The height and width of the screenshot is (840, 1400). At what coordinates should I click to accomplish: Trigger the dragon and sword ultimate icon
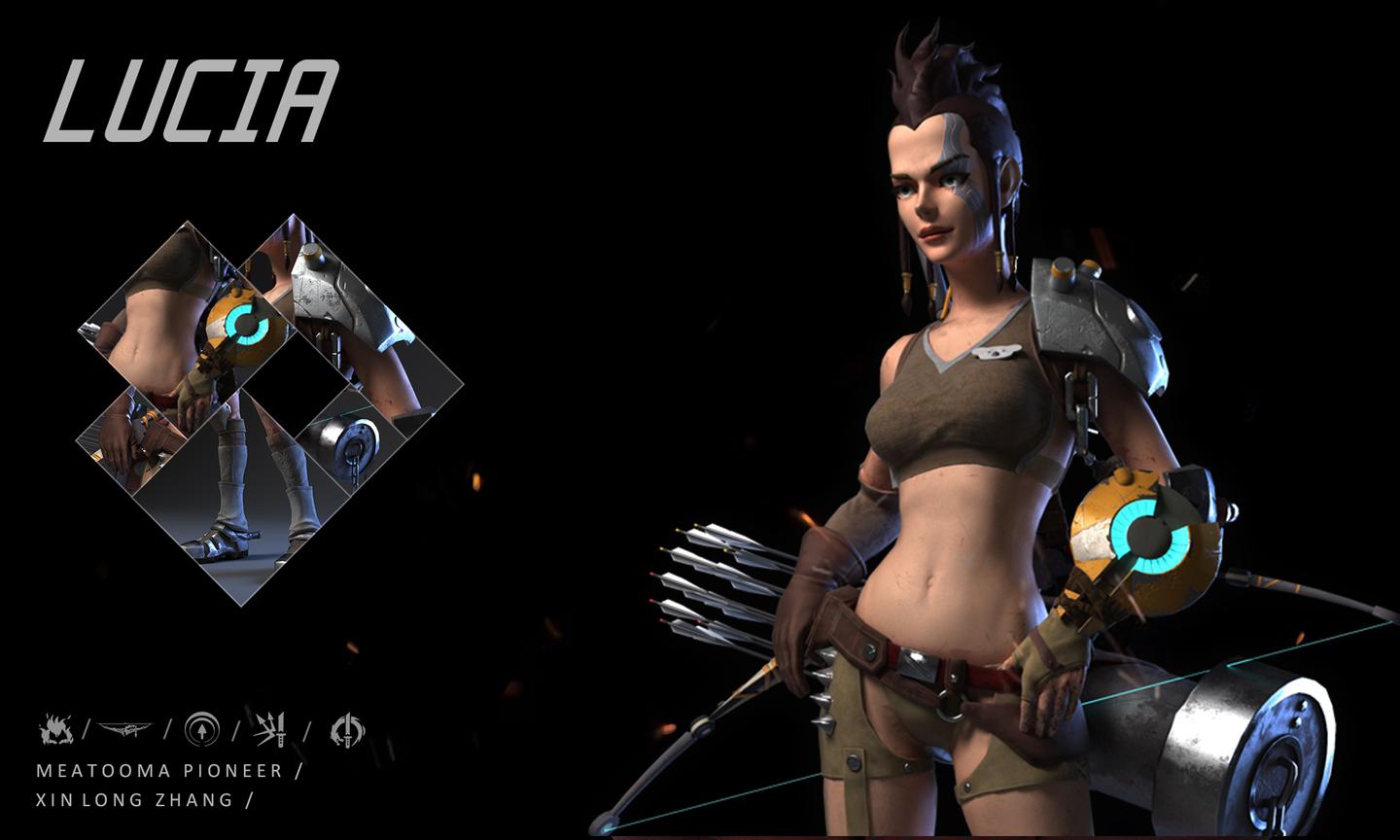[346, 729]
